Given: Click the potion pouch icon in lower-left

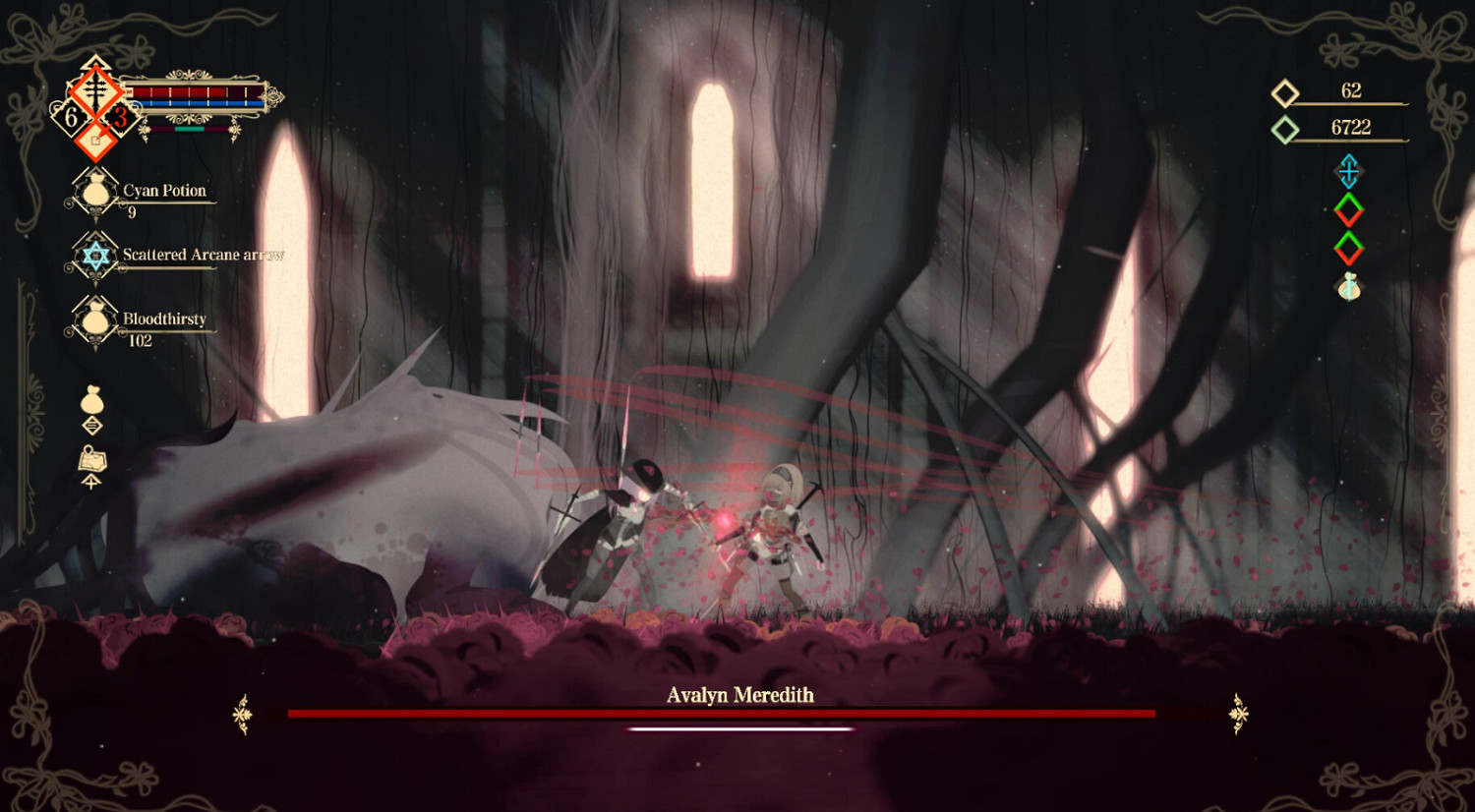Looking at the screenshot, I should point(91,401).
